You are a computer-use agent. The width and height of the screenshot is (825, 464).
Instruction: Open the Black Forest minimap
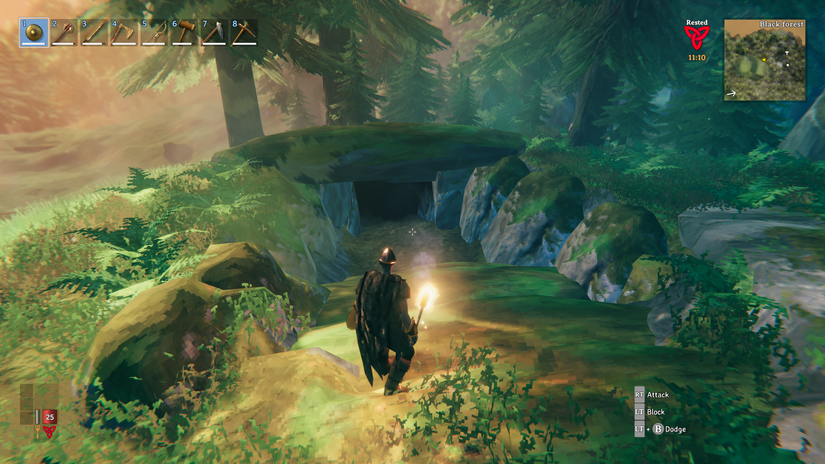[764, 60]
